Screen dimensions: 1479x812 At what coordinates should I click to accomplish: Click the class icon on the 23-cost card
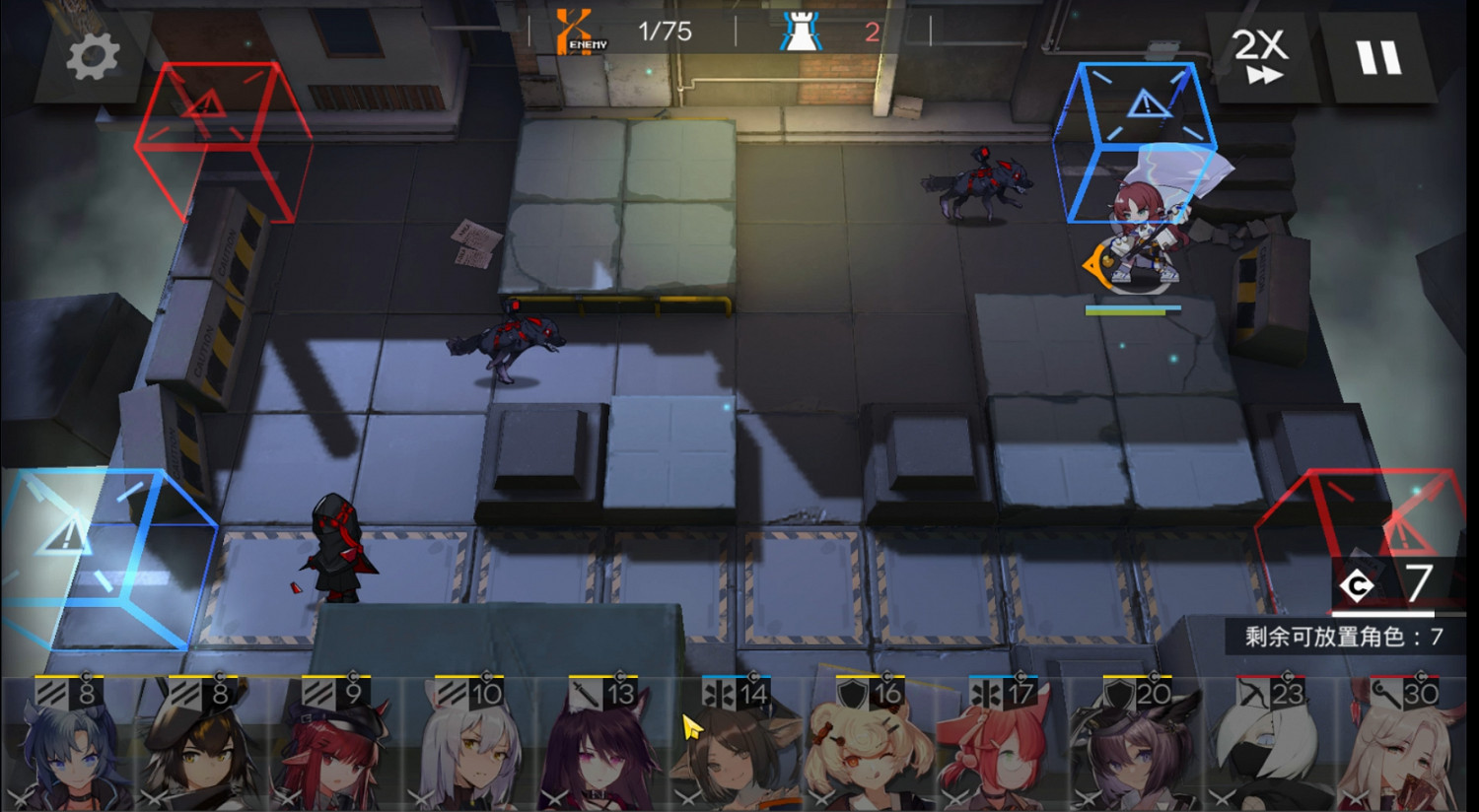tap(1251, 693)
